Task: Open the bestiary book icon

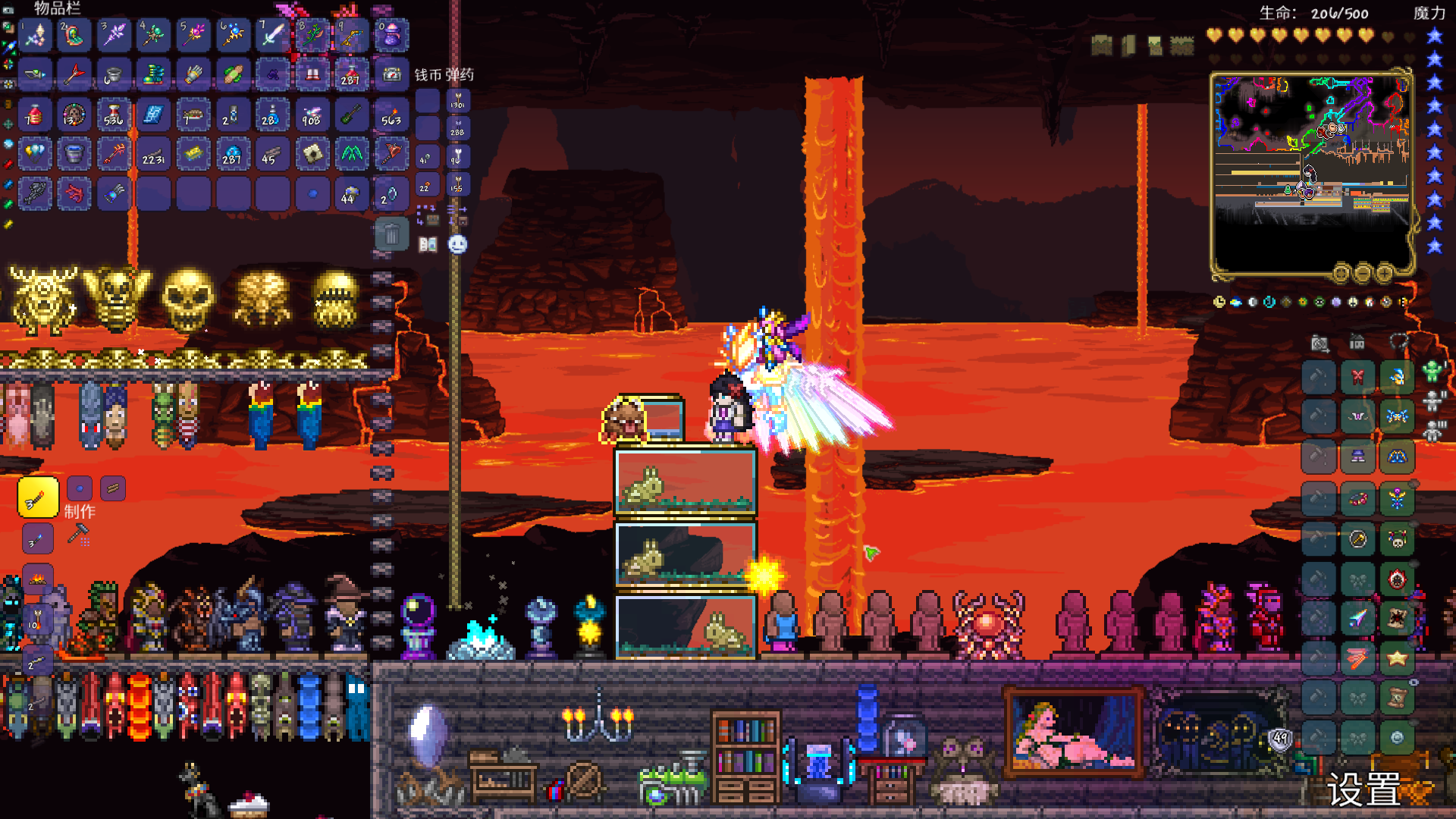Action: coord(428,244)
